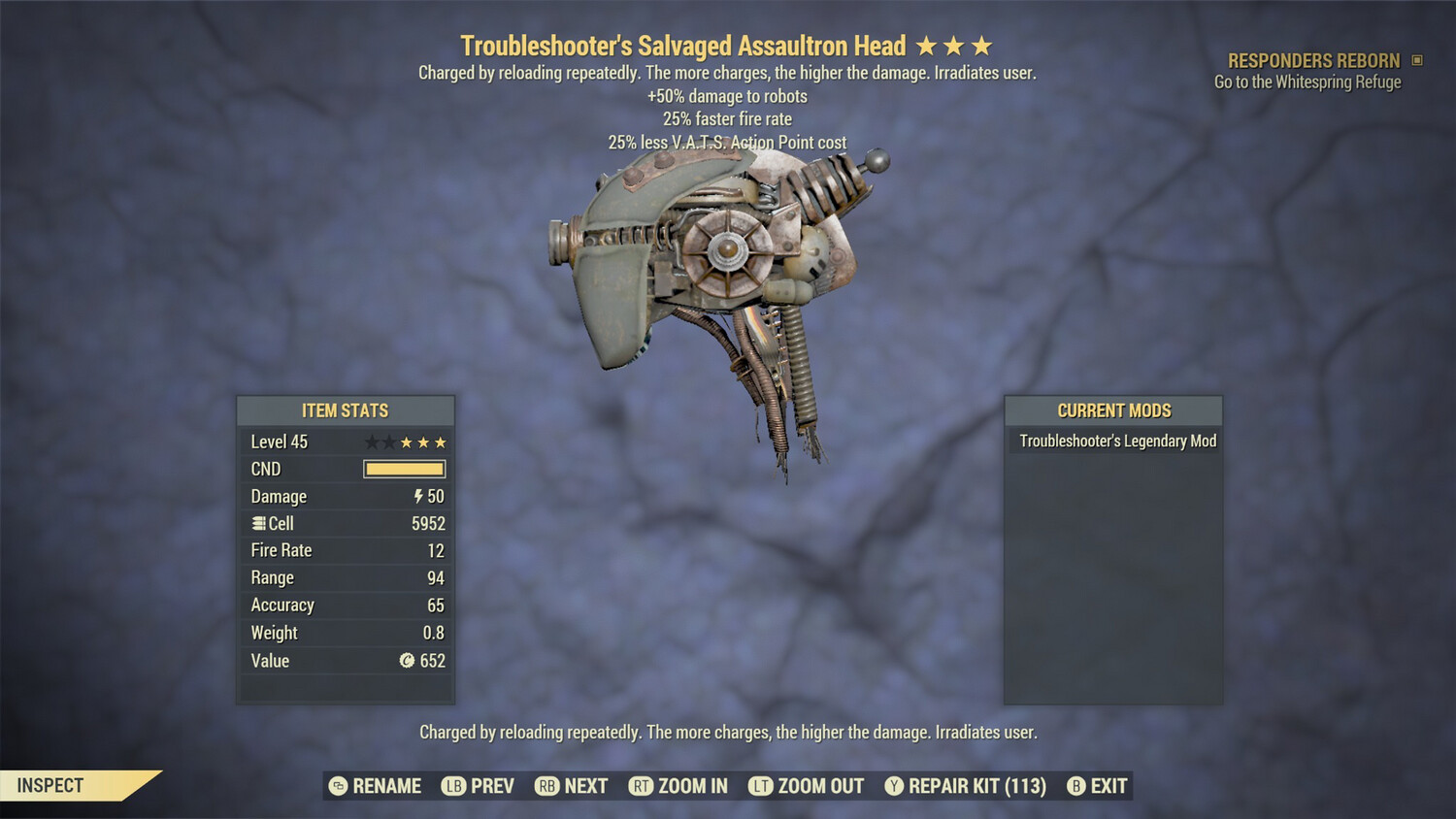Open details for Troubleshooter's Legendary Mod
The image size is (1456, 819).
pos(1116,440)
